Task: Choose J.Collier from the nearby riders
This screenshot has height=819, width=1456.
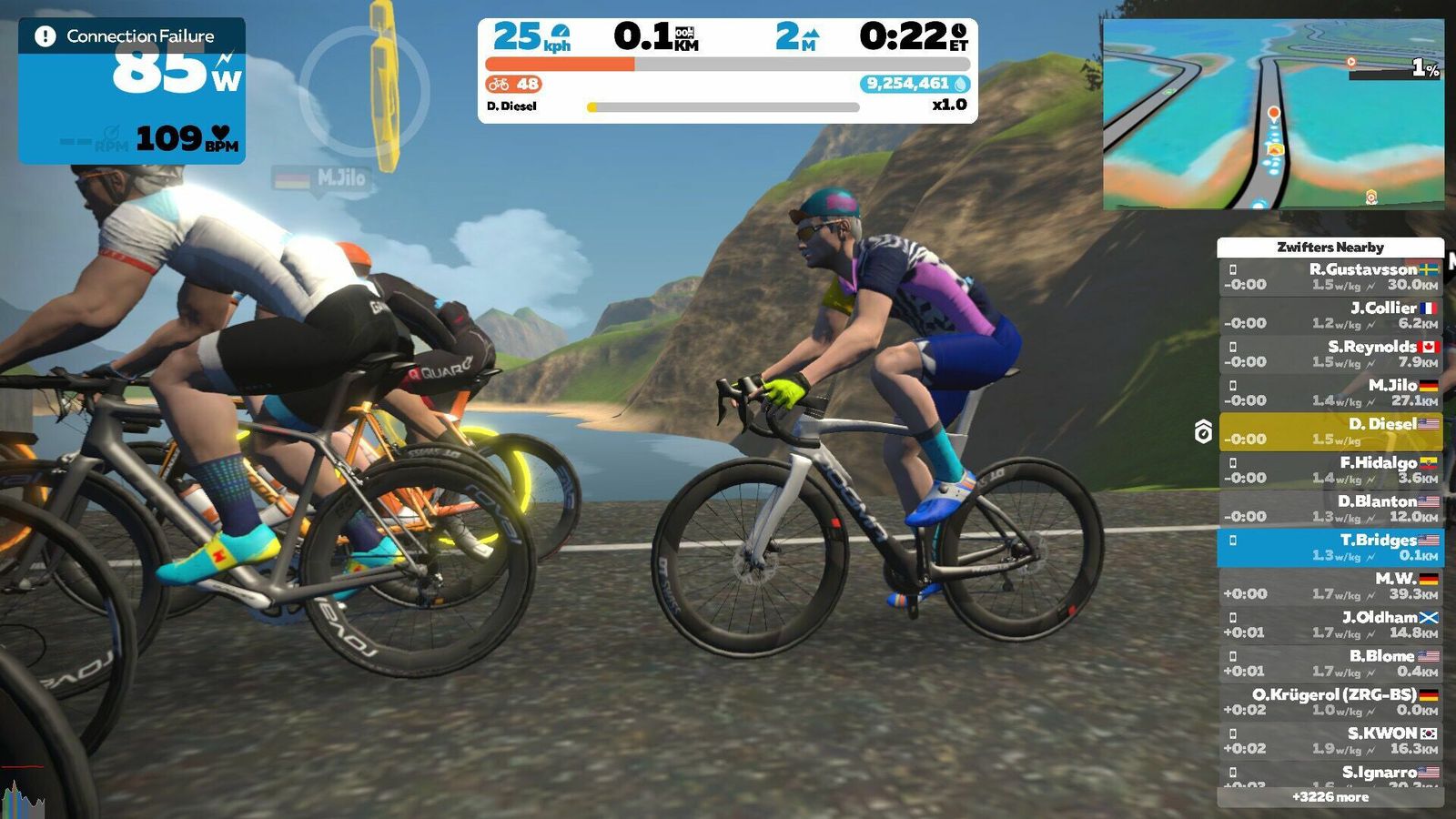Action: [x=1330, y=315]
